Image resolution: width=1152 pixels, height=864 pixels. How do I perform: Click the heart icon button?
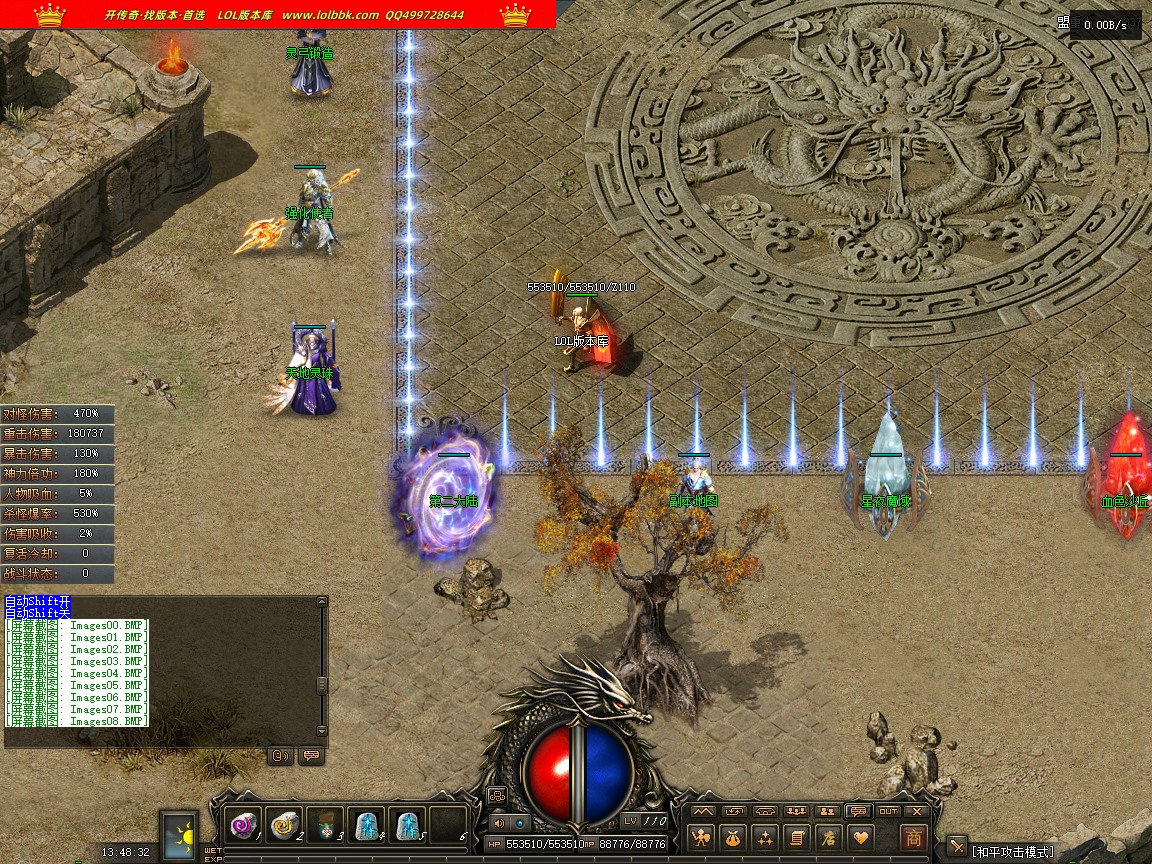point(859,838)
